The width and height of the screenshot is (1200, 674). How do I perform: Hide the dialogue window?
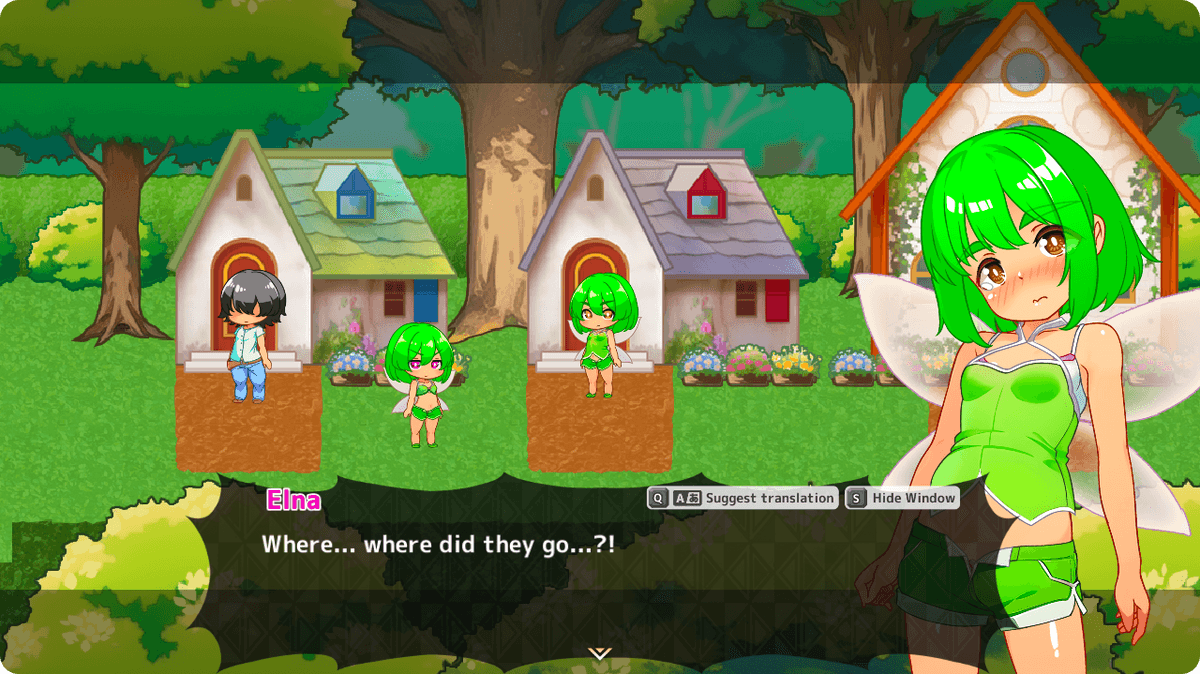(x=902, y=498)
